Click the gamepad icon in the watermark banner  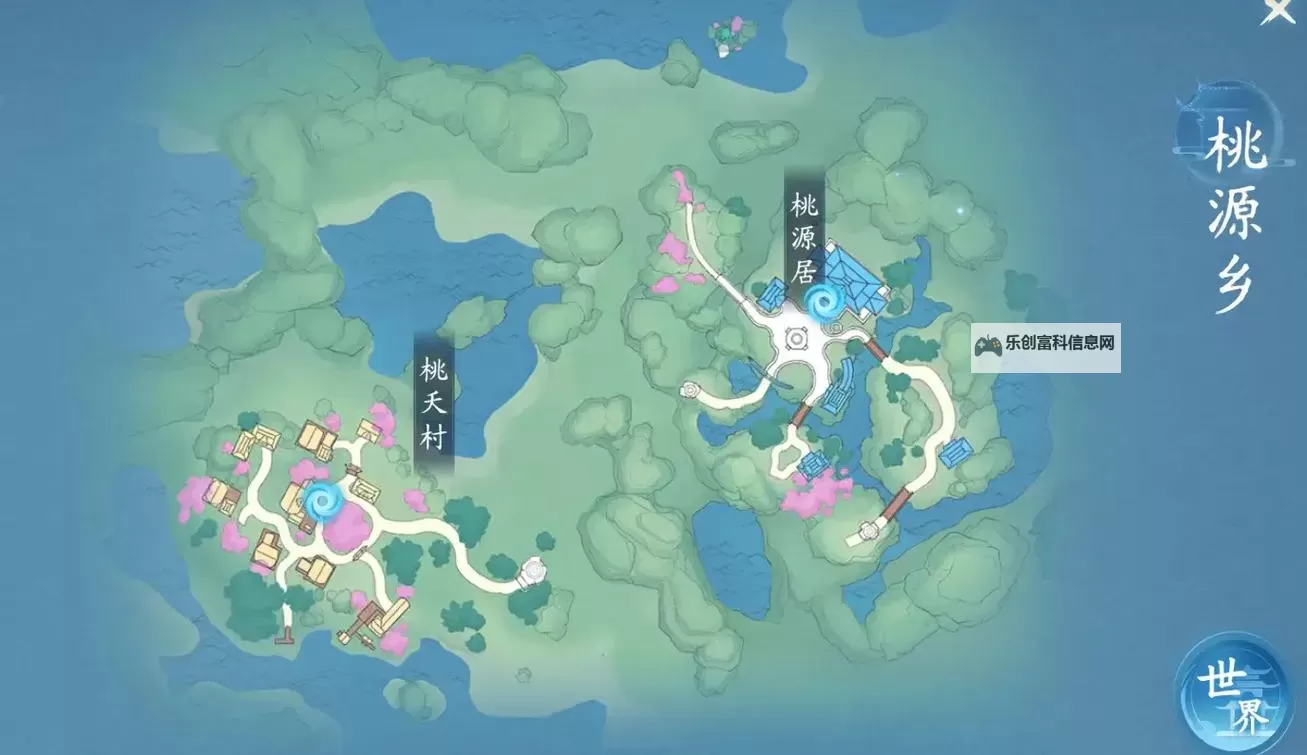(986, 347)
